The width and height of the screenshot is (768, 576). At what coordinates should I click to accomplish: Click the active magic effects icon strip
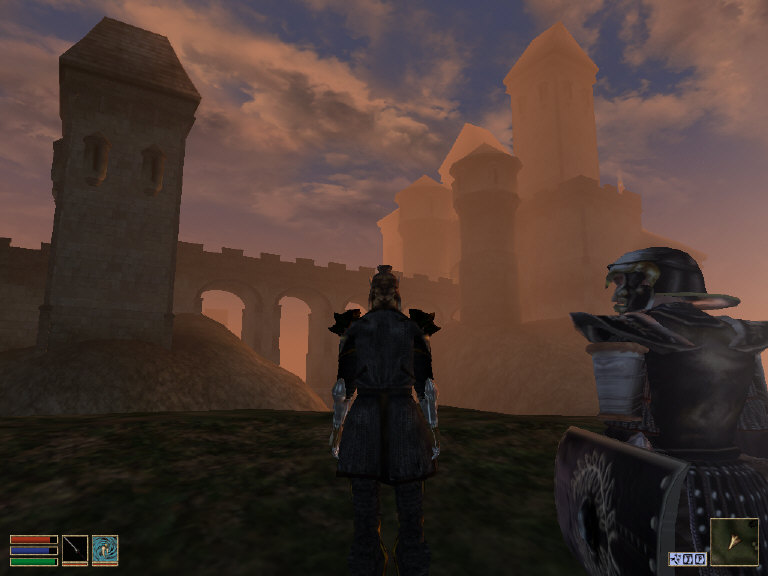[x=687, y=559]
